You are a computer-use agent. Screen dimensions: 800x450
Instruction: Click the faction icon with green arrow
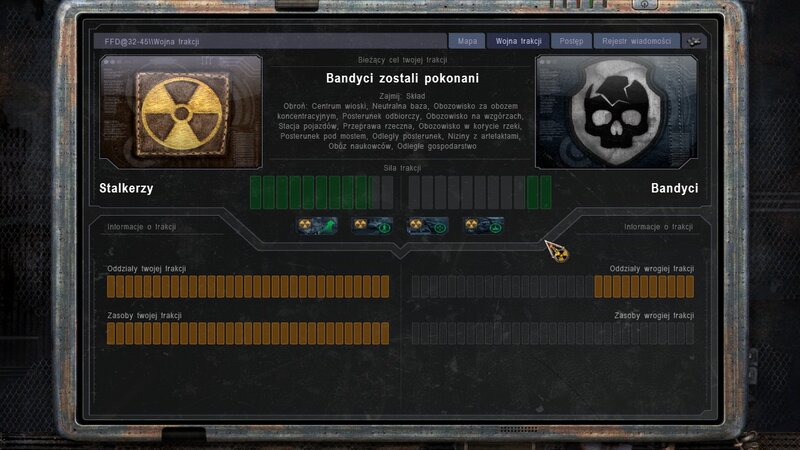pyautogui.click(x=317, y=225)
